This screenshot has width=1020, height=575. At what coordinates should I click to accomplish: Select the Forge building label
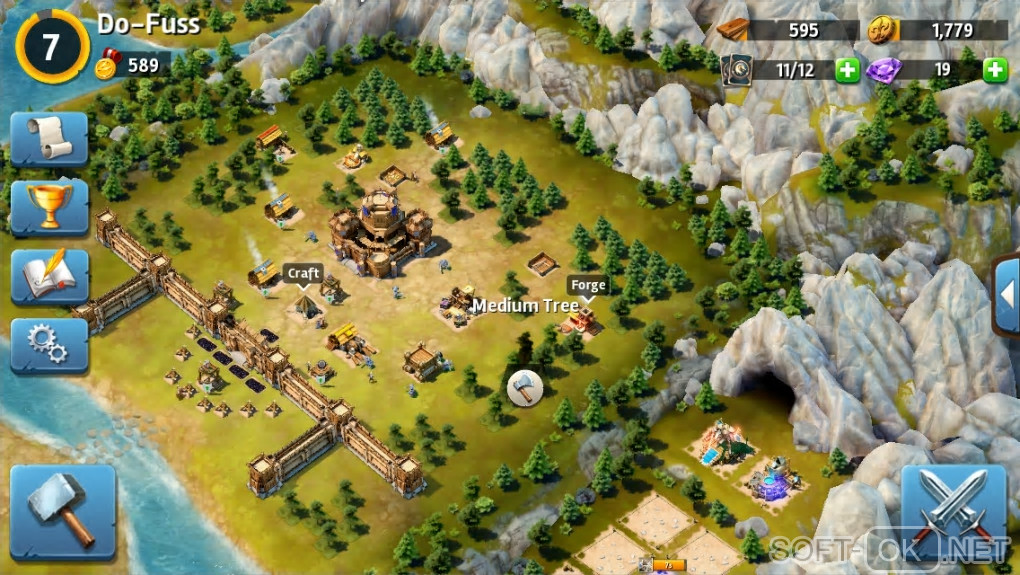(x=588, y=285)
